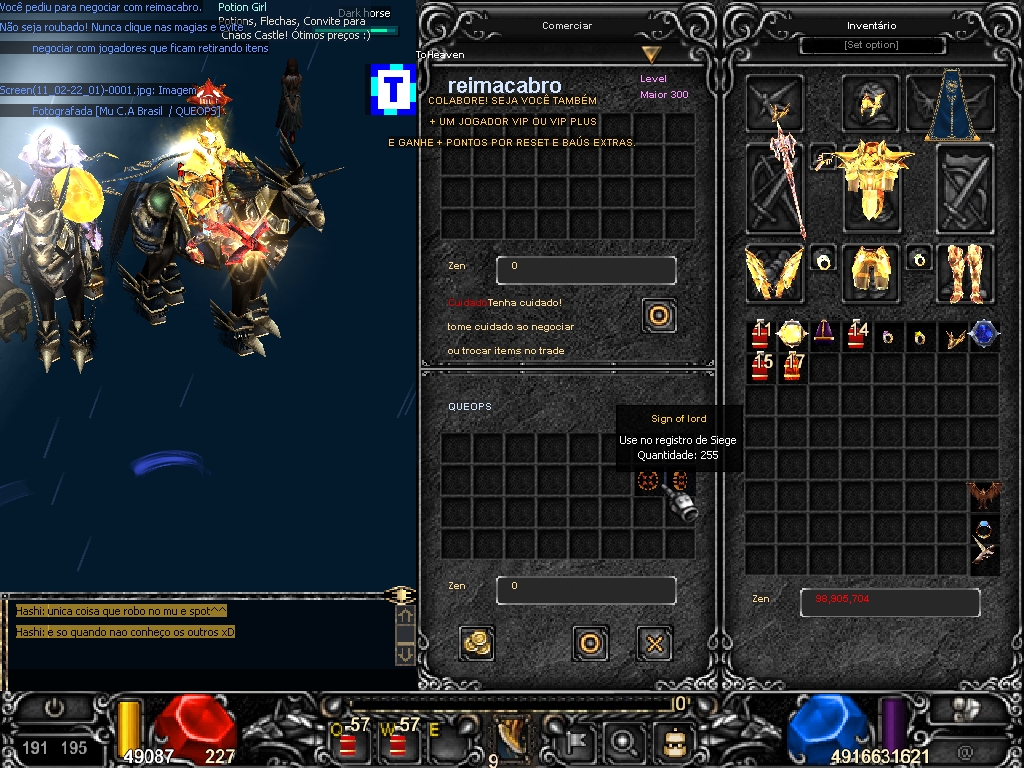Select the blue gem in inventory
This screenshot has width=1024, height=768.
(982, 335)
